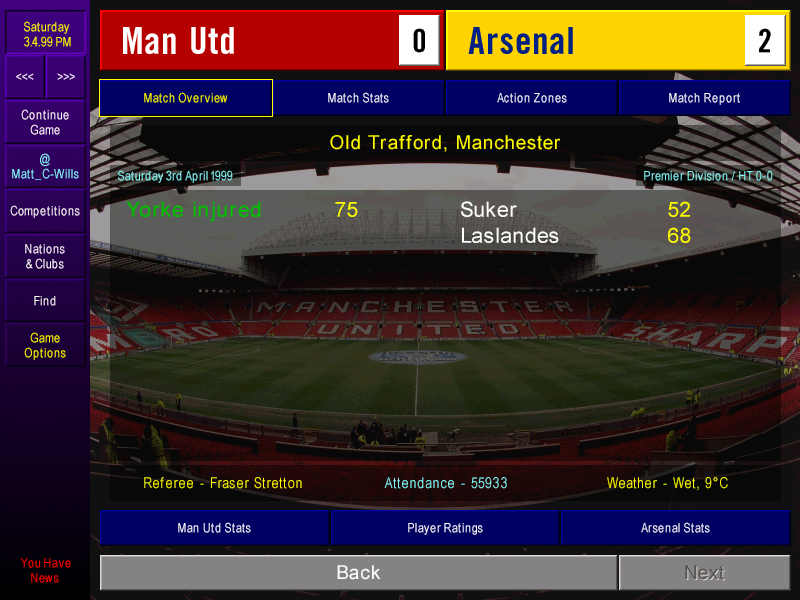Screen dimensions: 800x600
Task: Select the Match Overview tab
Action: (x=186, y=98)
